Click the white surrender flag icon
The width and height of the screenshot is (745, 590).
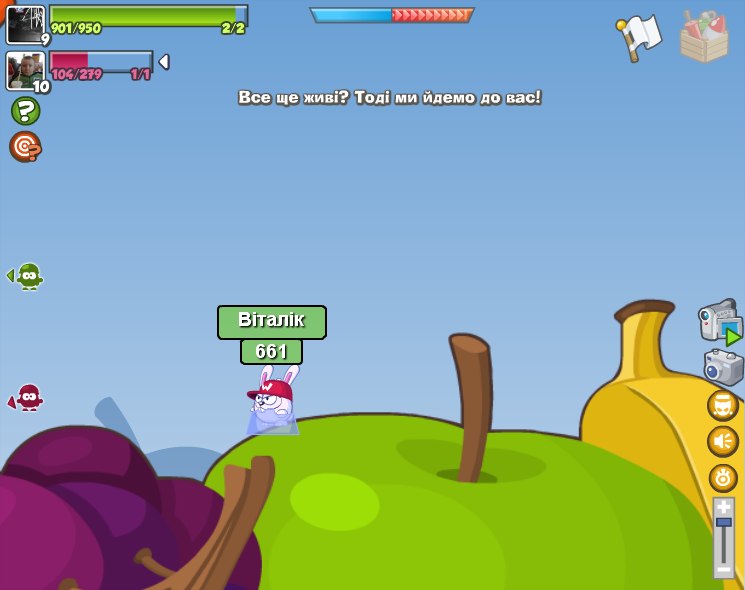(x=639, y=37)
